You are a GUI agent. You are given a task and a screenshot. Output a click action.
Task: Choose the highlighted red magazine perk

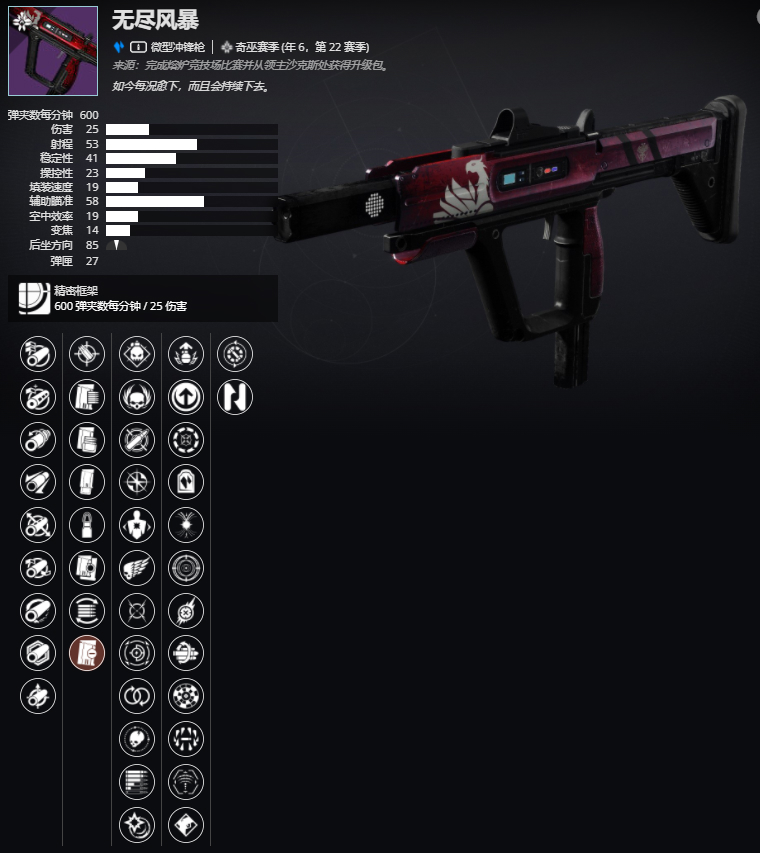click(x=87, y=653)
